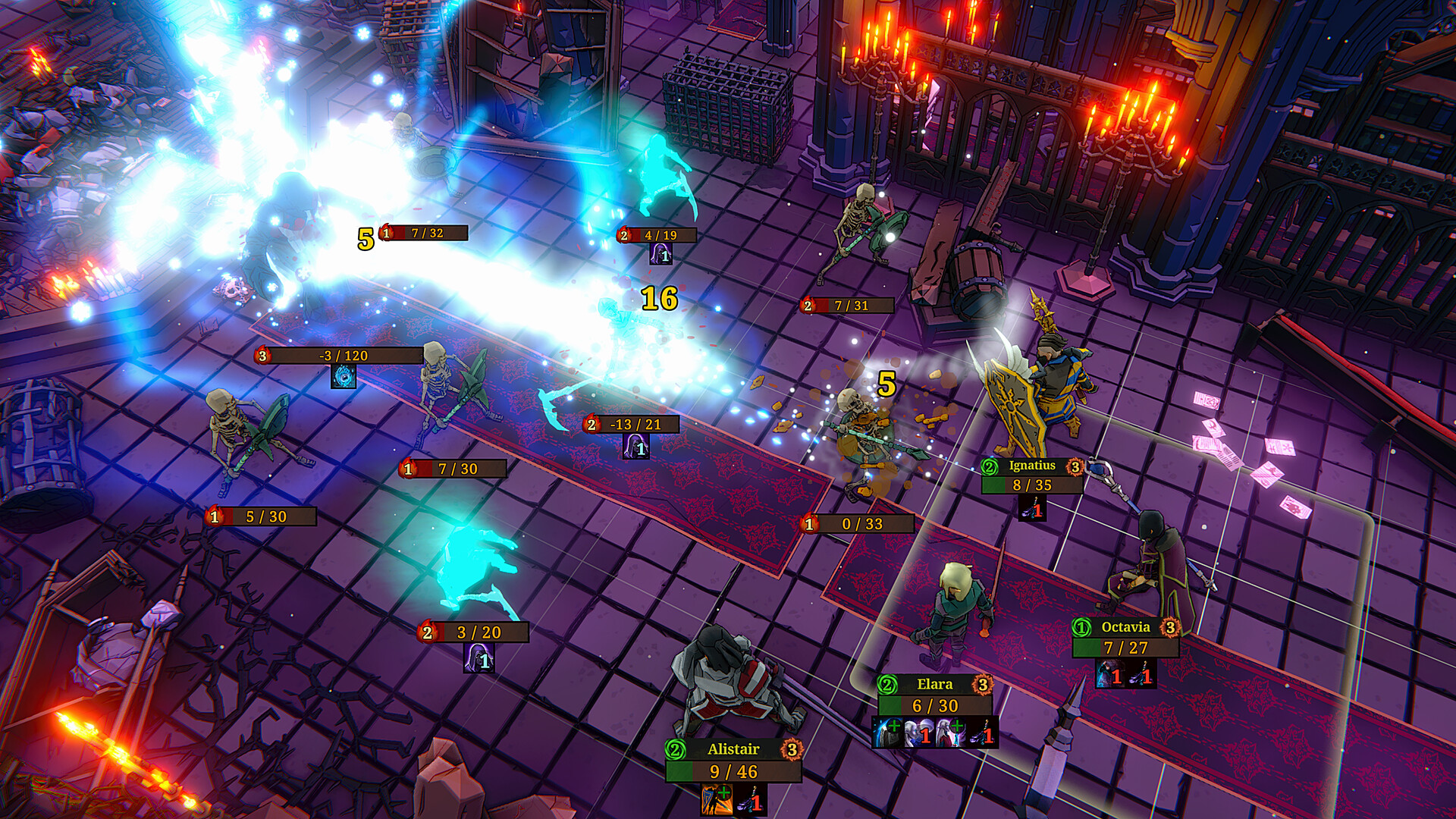1456x819 pixels.
Task: Inspect Elara's blue slash buff icon
Action: [887, 733]
